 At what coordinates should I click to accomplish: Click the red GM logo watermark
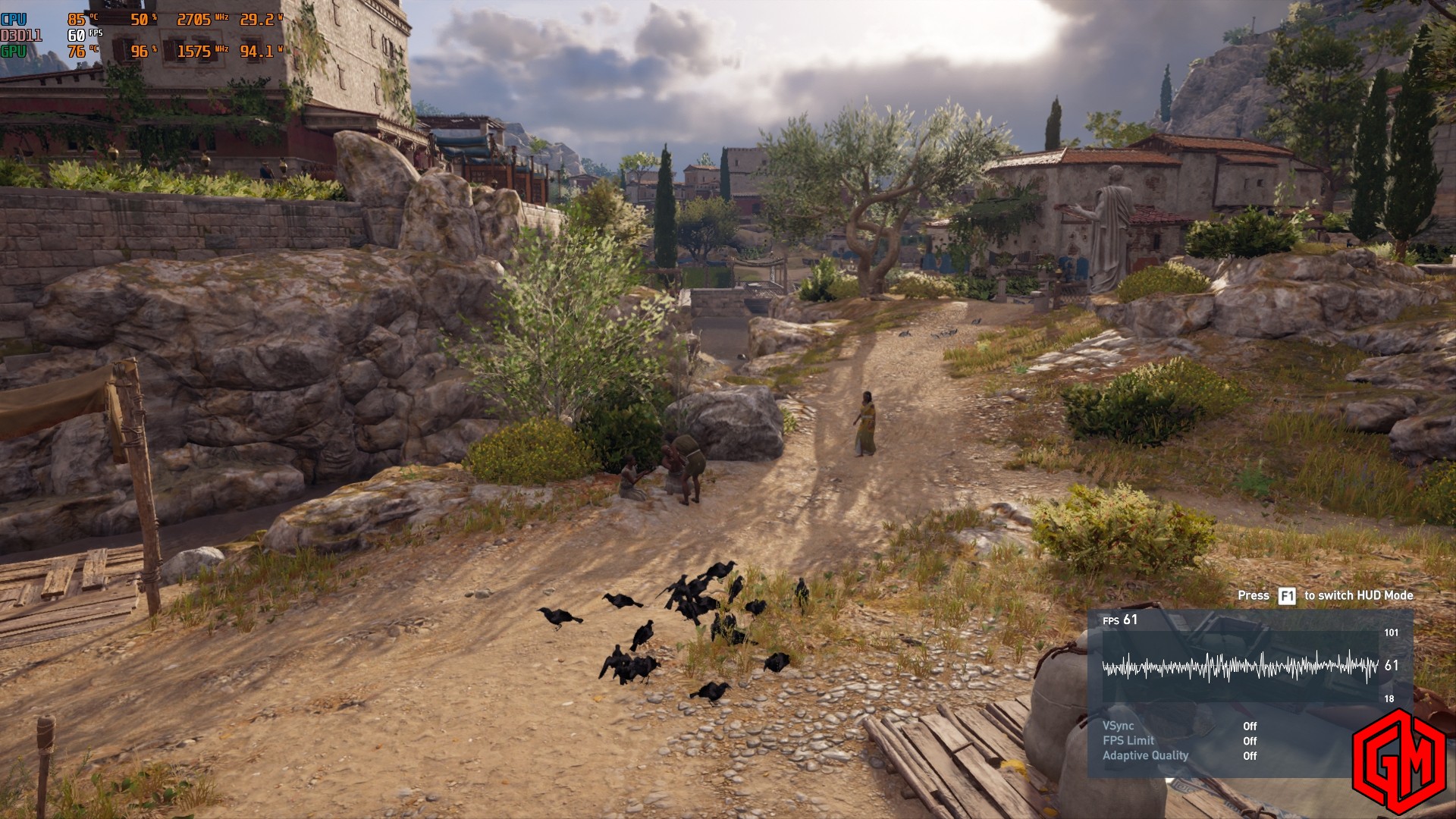coord(1398,761)
